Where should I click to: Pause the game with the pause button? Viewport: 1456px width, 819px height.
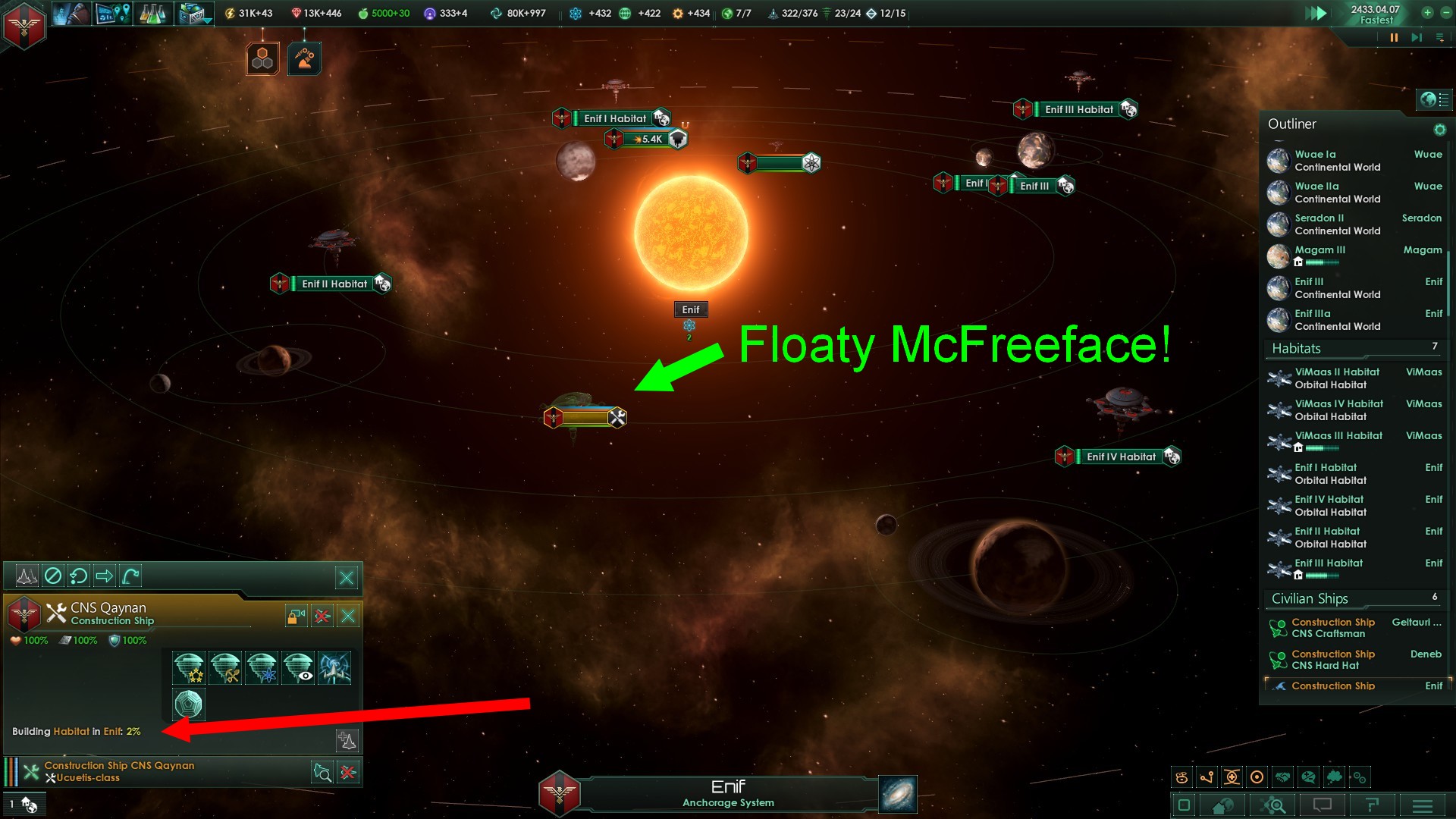click(1394, 36)
